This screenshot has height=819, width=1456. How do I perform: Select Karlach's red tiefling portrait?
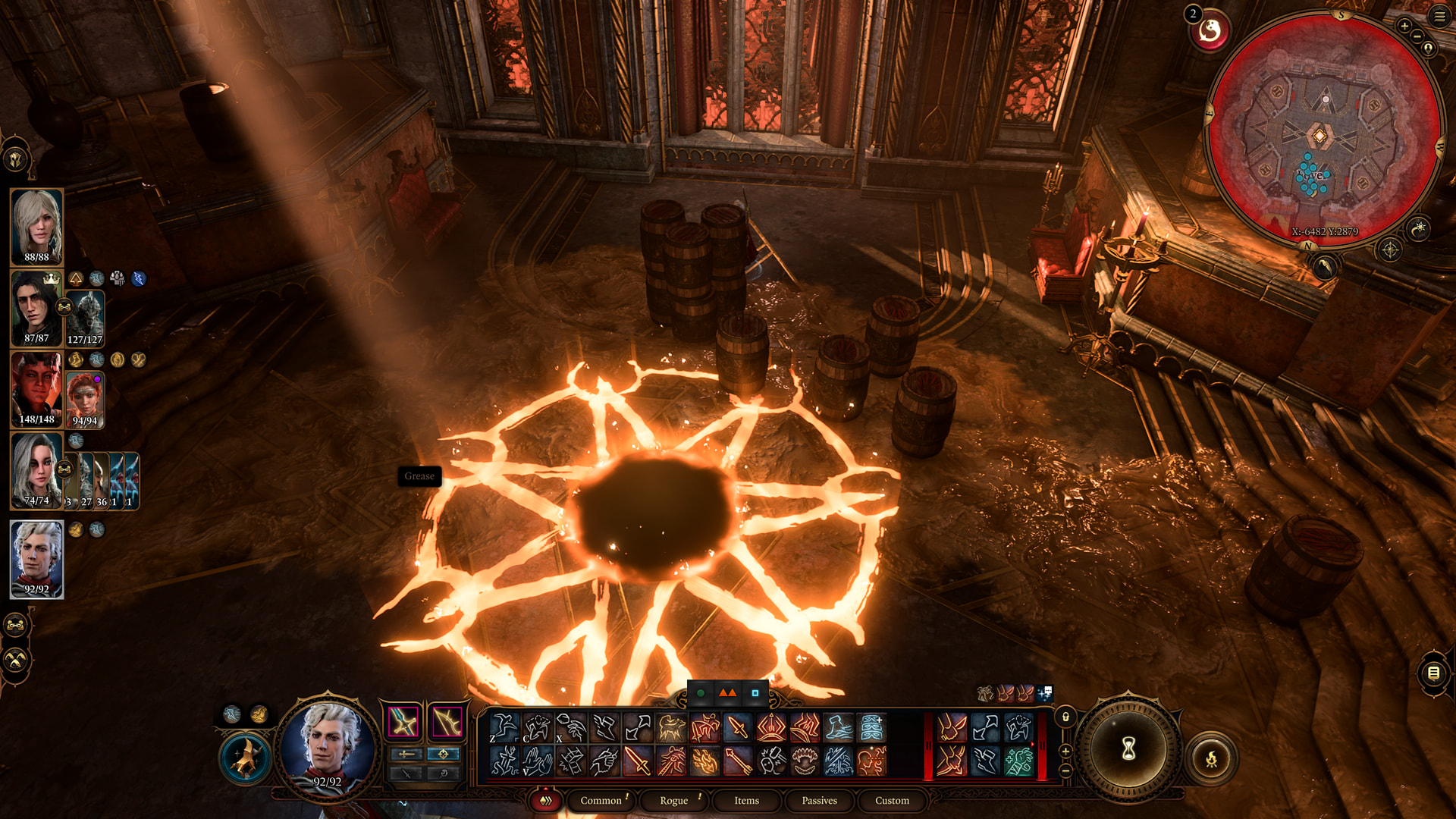click(36, 389)
